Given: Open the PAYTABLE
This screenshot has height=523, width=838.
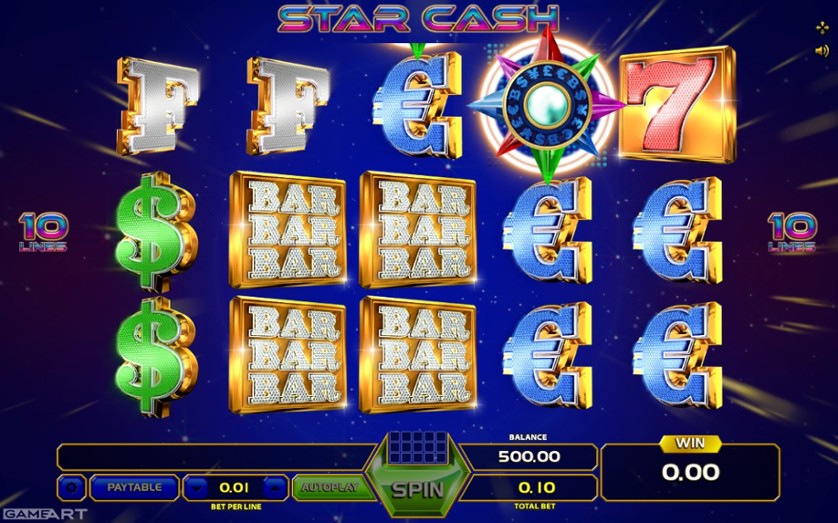Looking at the screenshot, I should pos(133,487).
